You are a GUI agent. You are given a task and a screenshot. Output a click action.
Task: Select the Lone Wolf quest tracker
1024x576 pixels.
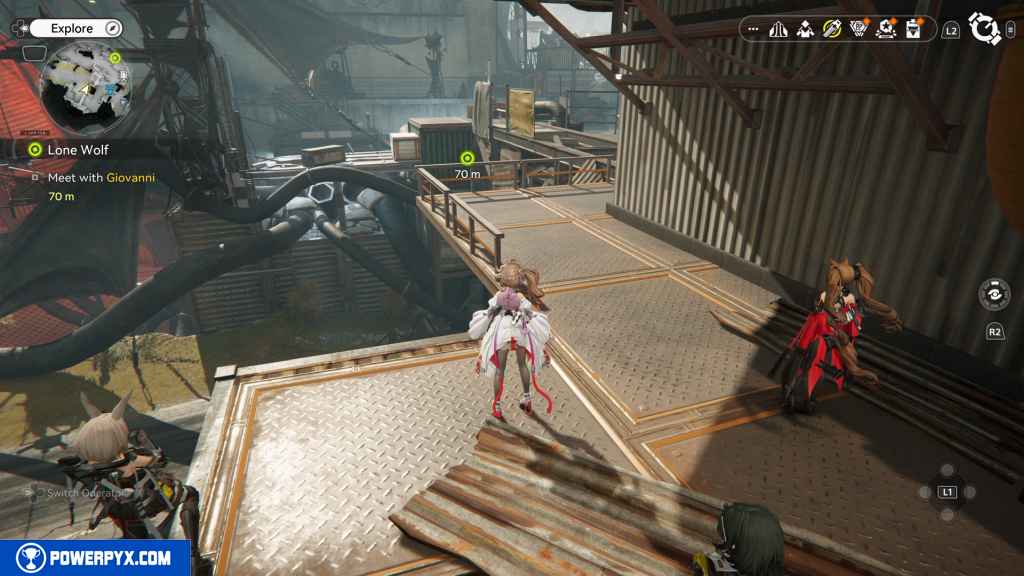tap(78, 150)
